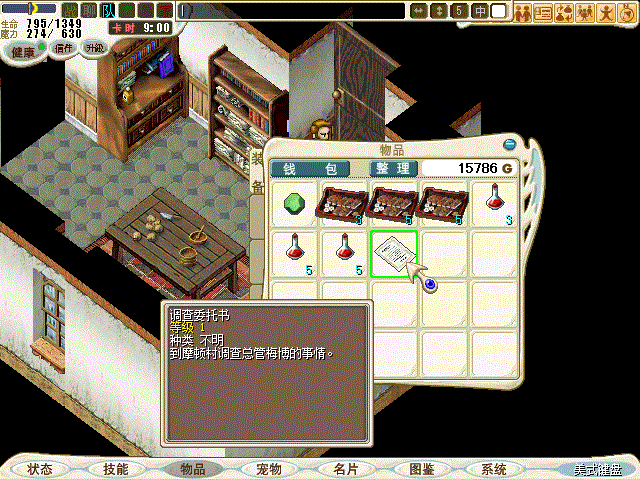Open the 技能 skills menu
This screenshot has height=480, width=640.
point(115,468)
